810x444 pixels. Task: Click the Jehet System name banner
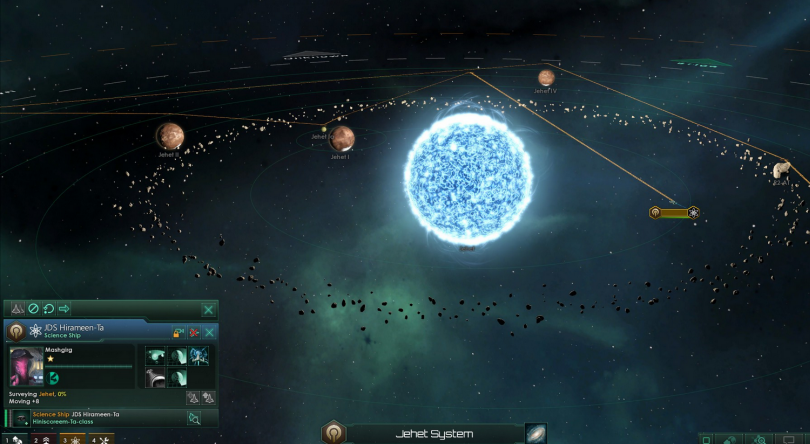click(430, 434)
